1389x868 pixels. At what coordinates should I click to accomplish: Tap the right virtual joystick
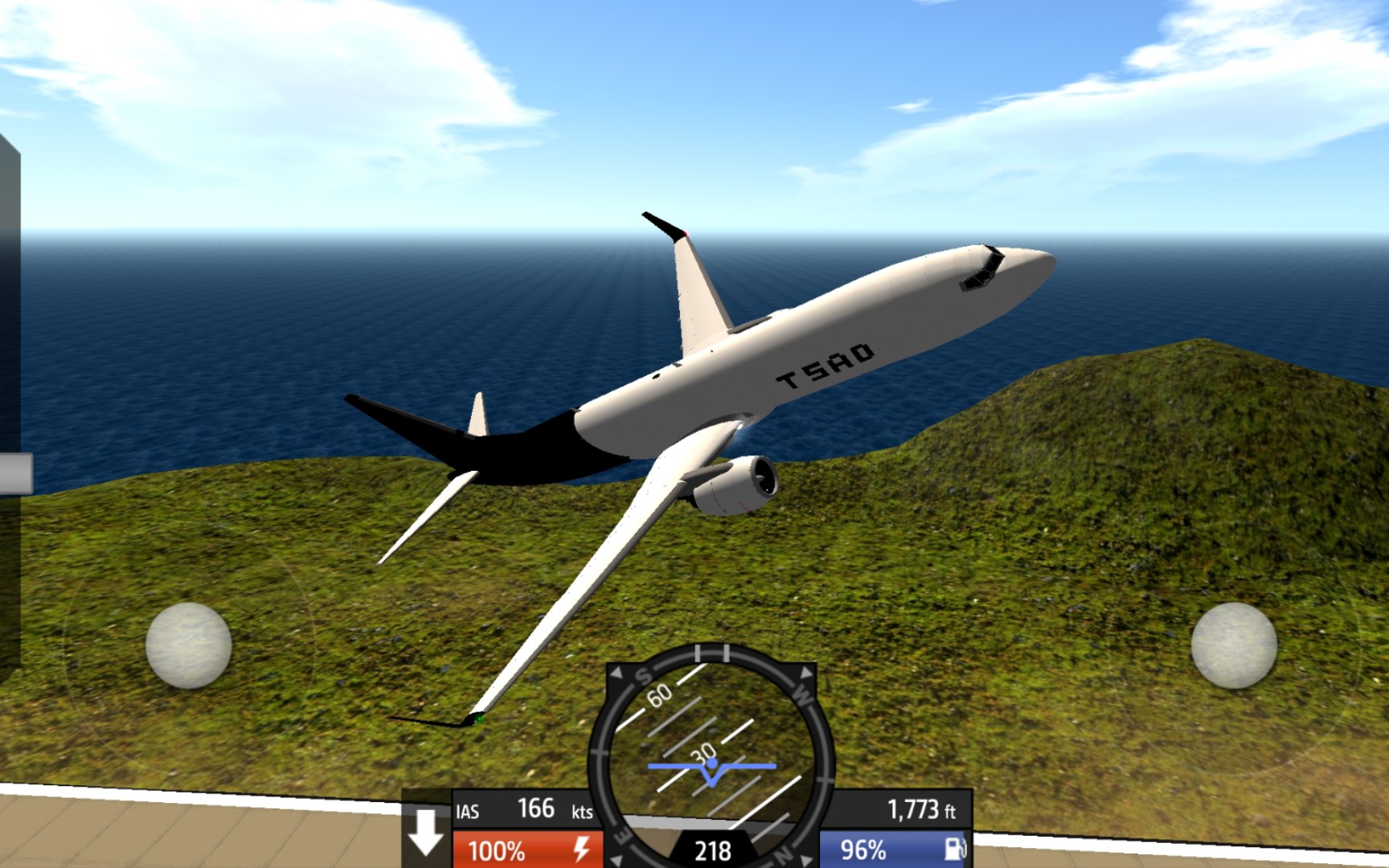[x=1233, y=645]
